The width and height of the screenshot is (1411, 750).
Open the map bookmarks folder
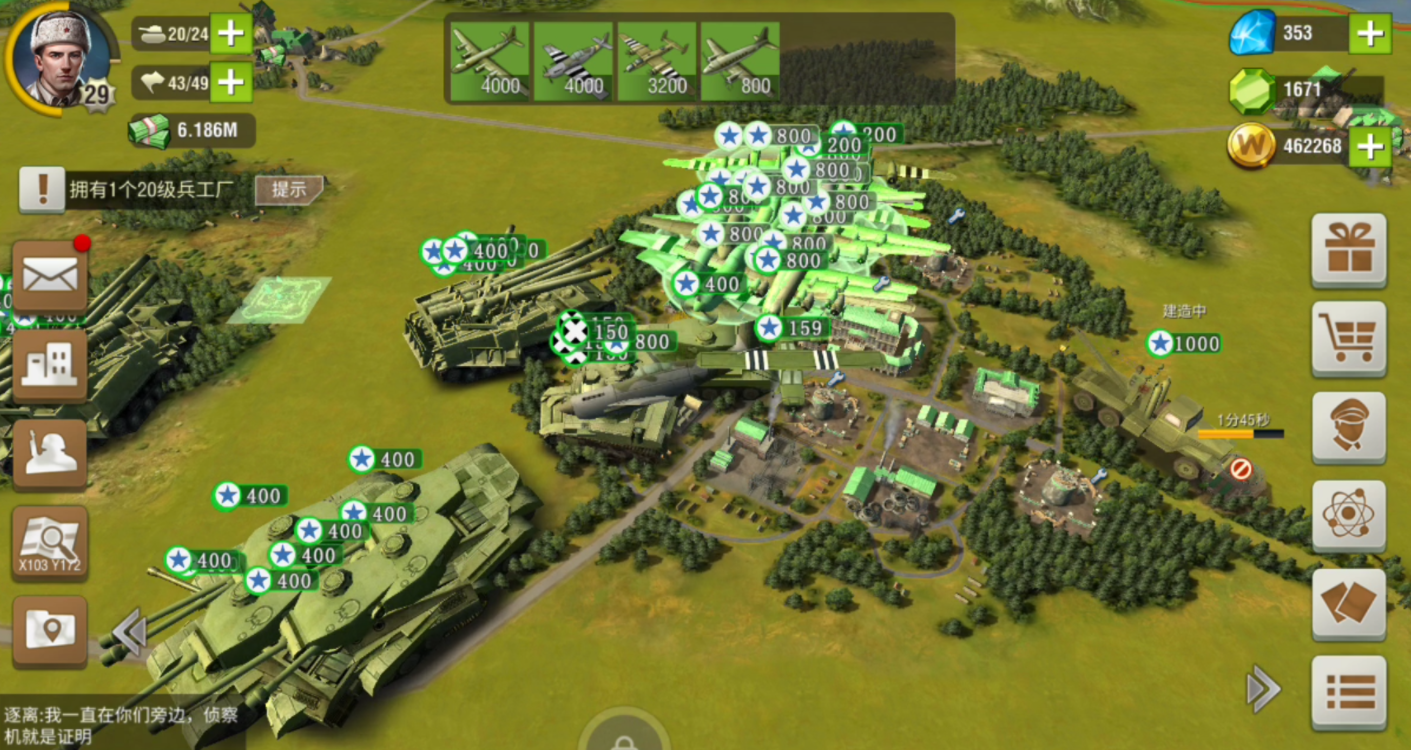coord(50,632)
